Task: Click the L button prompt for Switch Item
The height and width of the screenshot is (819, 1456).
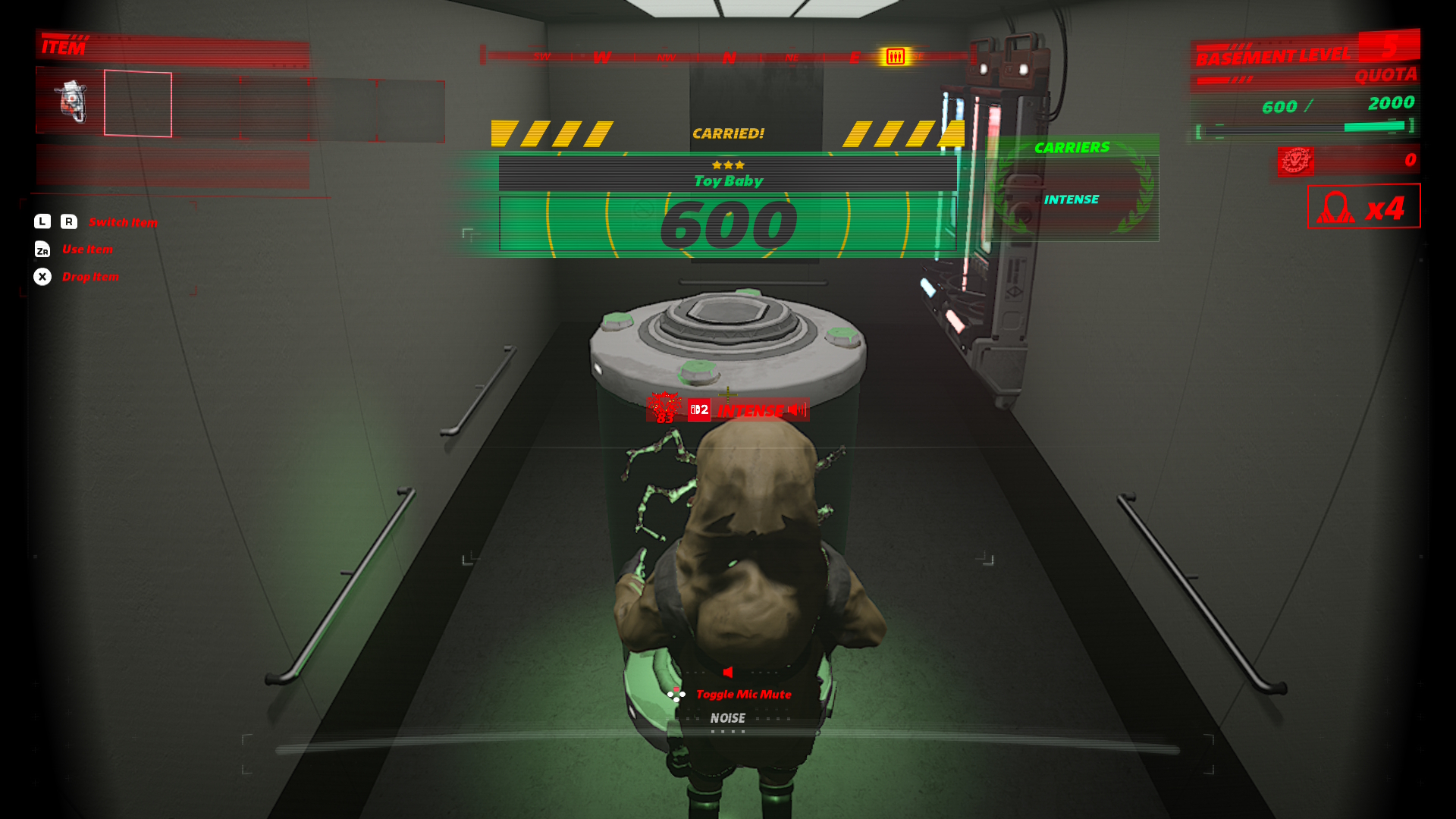Action: coord(42,221)
